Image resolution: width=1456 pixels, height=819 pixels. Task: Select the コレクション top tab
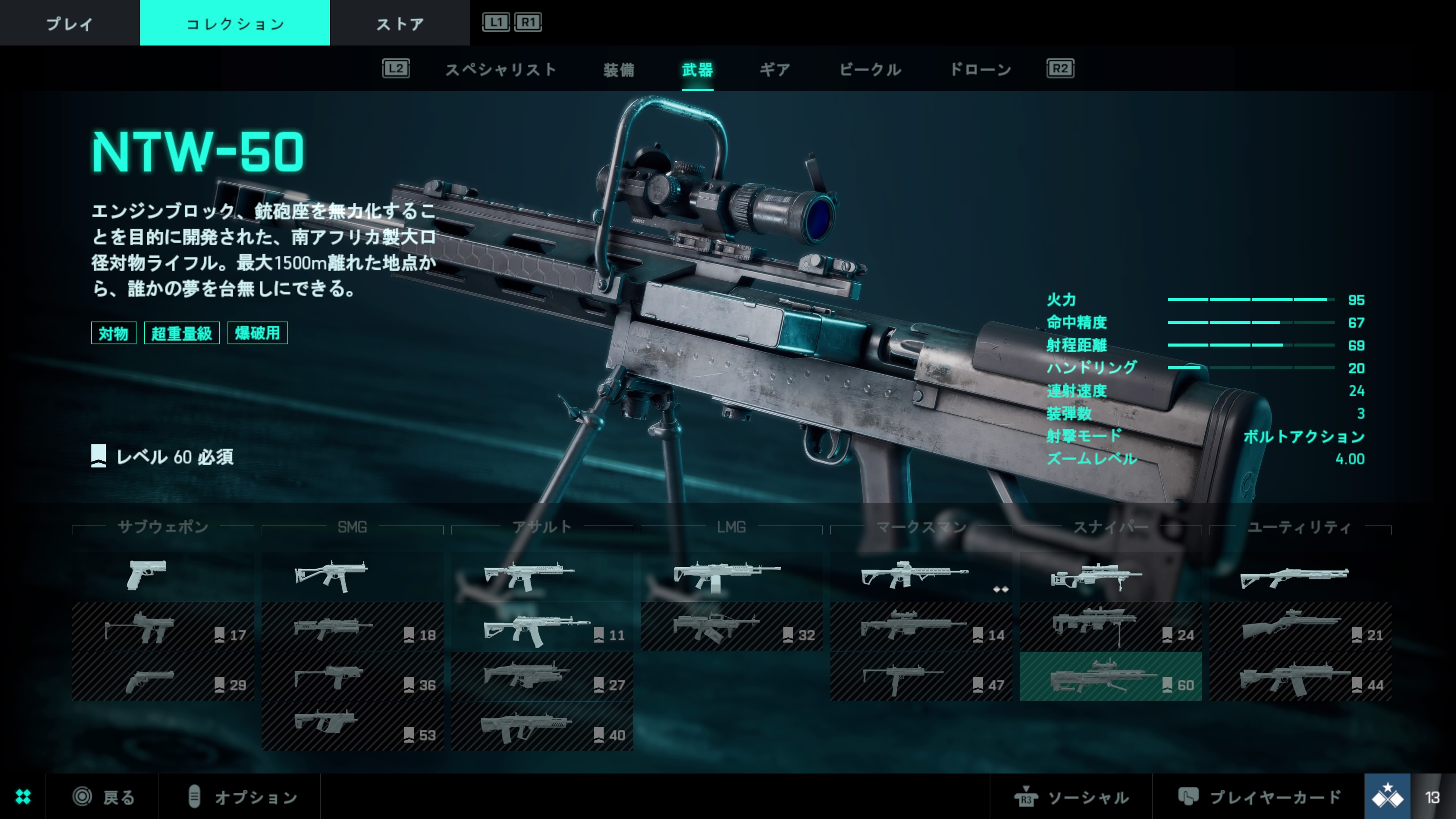click(235, 23)
